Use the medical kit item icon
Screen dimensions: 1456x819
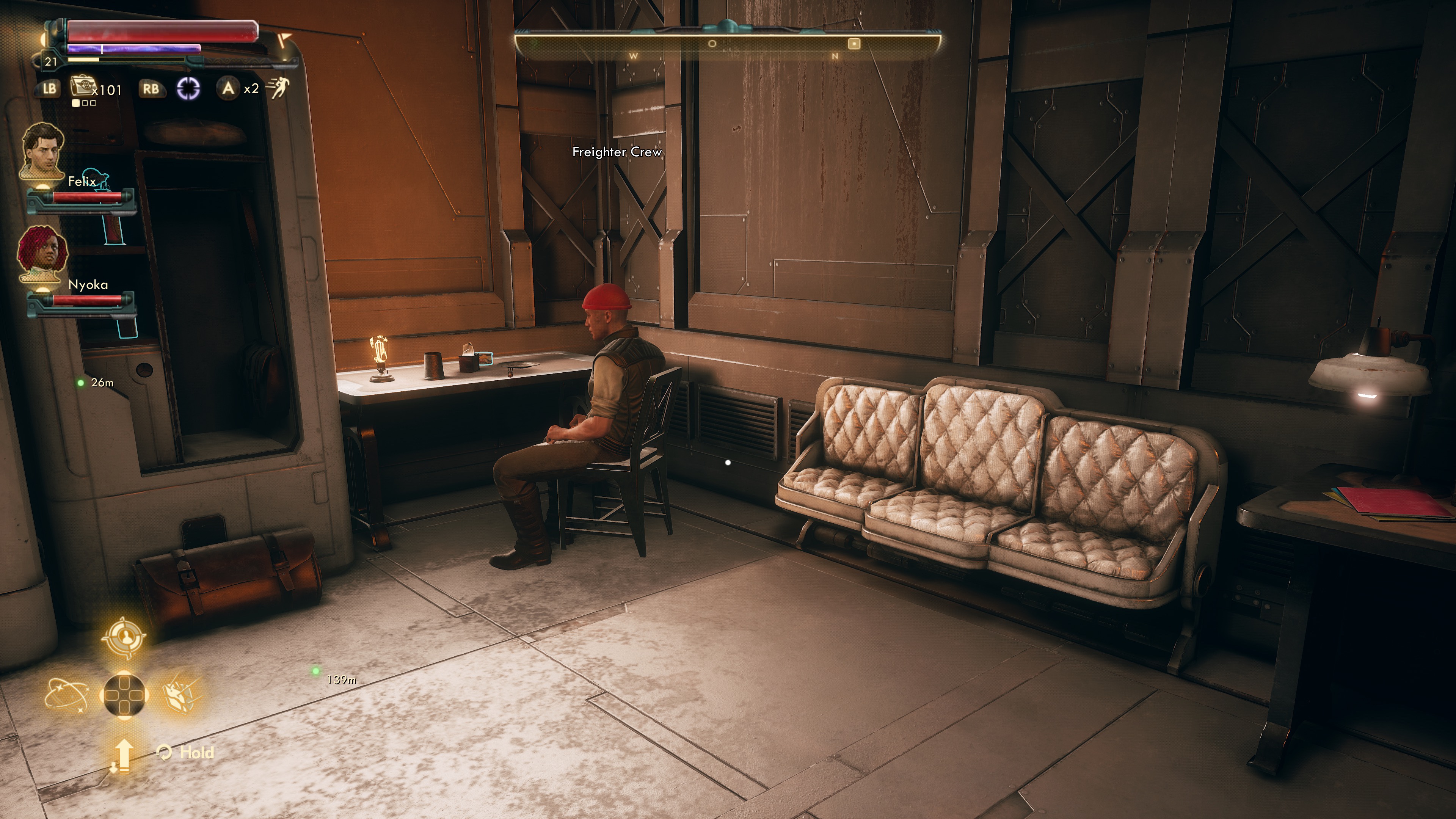tap(82, 87)
